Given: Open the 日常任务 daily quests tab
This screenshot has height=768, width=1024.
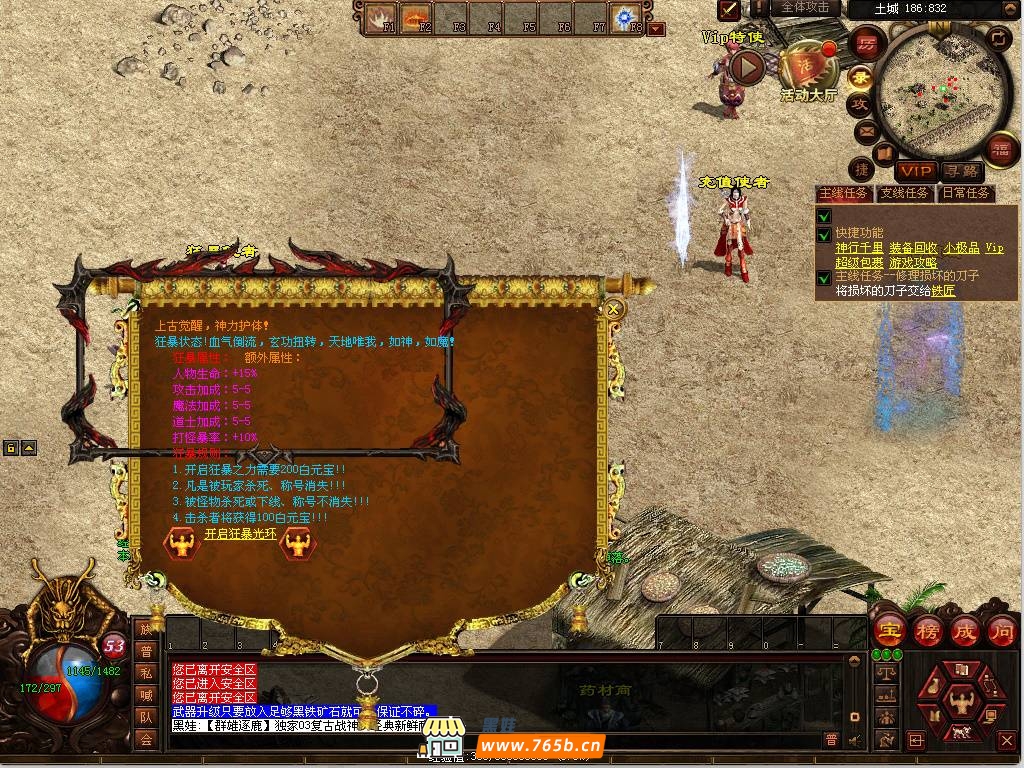Looking at the screenshot, I should point(965,193).
